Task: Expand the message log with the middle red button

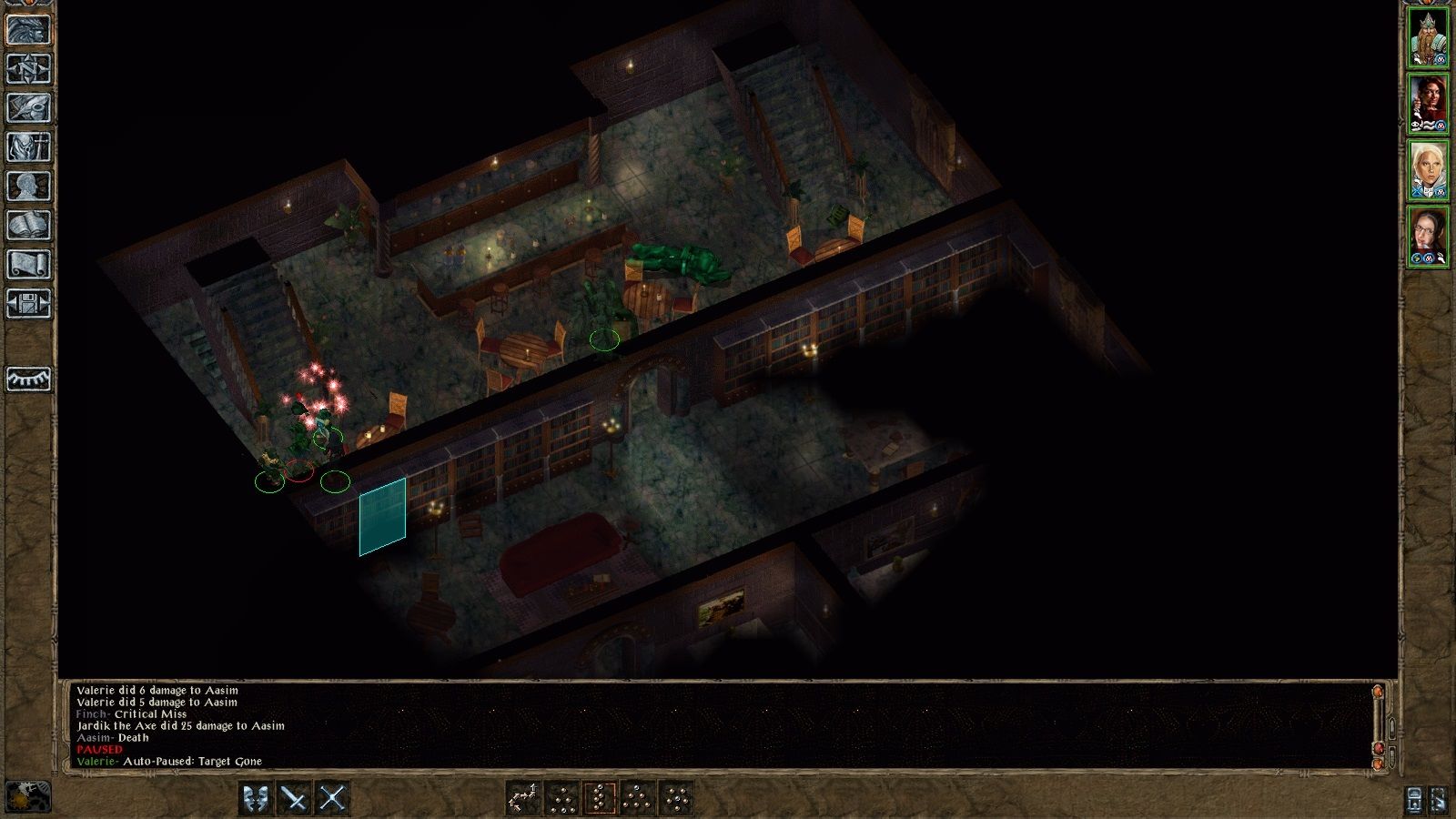Action: (1378, 748)
